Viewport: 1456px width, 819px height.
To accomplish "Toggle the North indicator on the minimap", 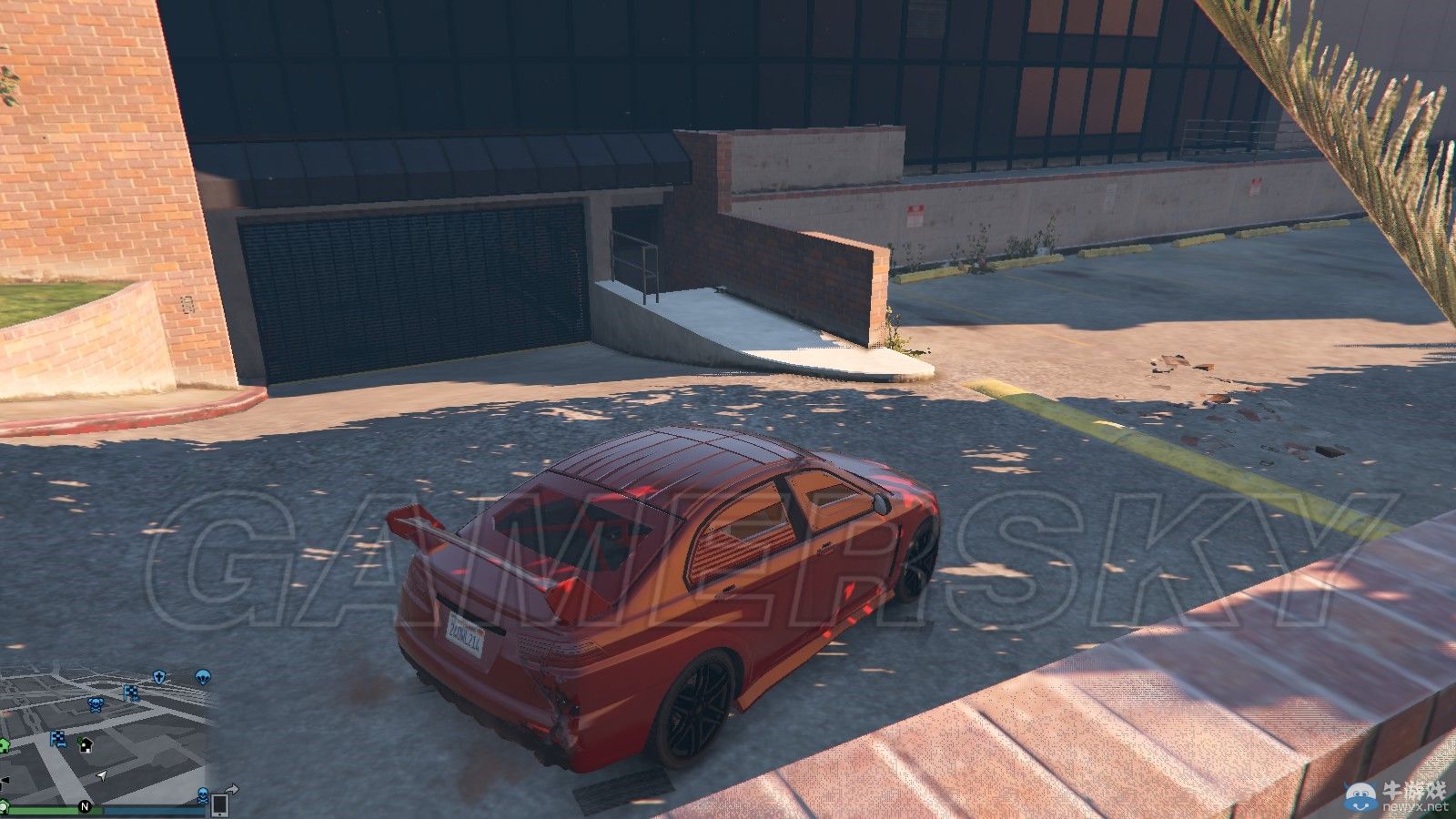I will pyautogui.click(x=85, y=806).
